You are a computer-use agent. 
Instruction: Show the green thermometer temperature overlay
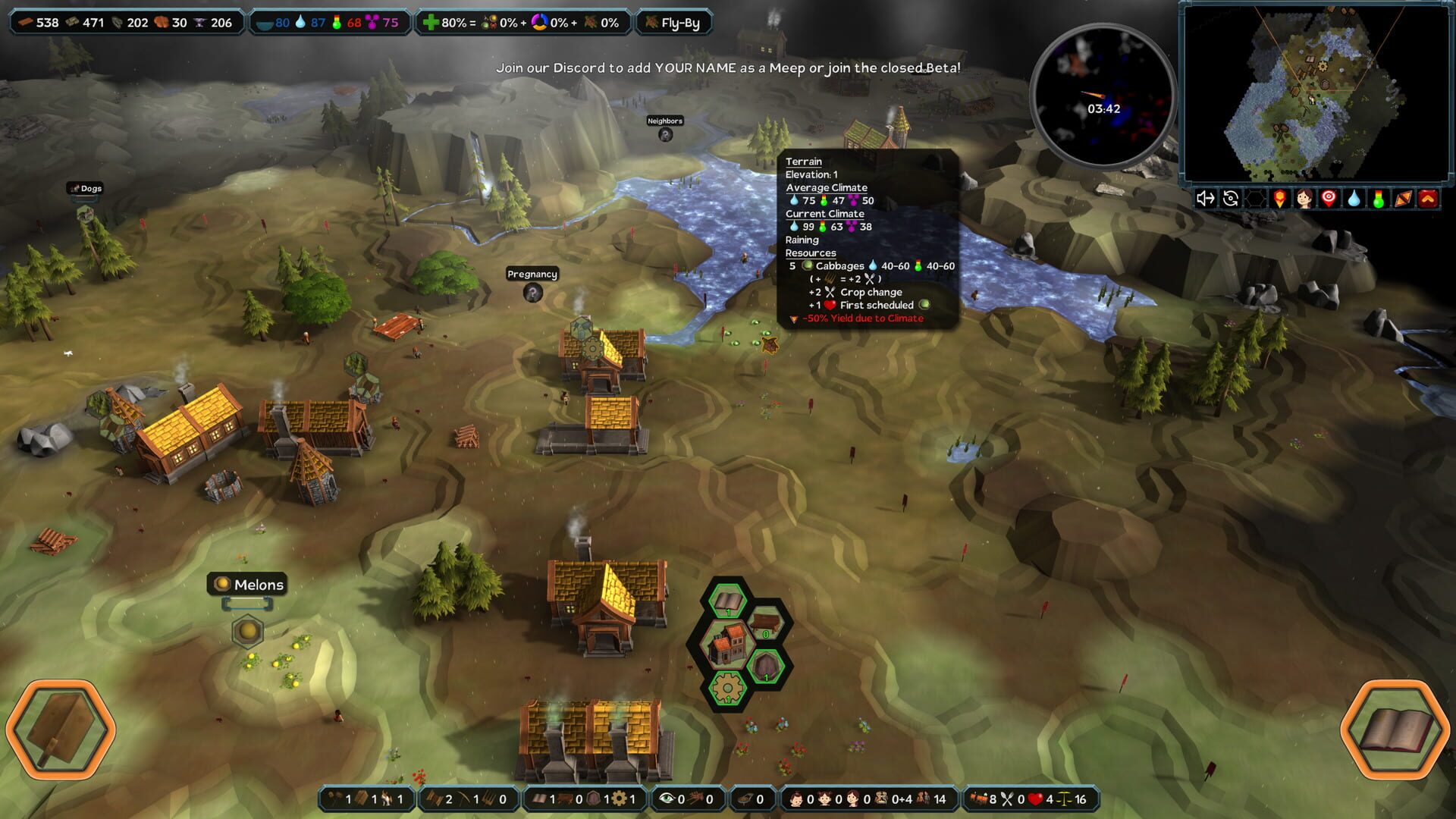(x=1379, y=199)
